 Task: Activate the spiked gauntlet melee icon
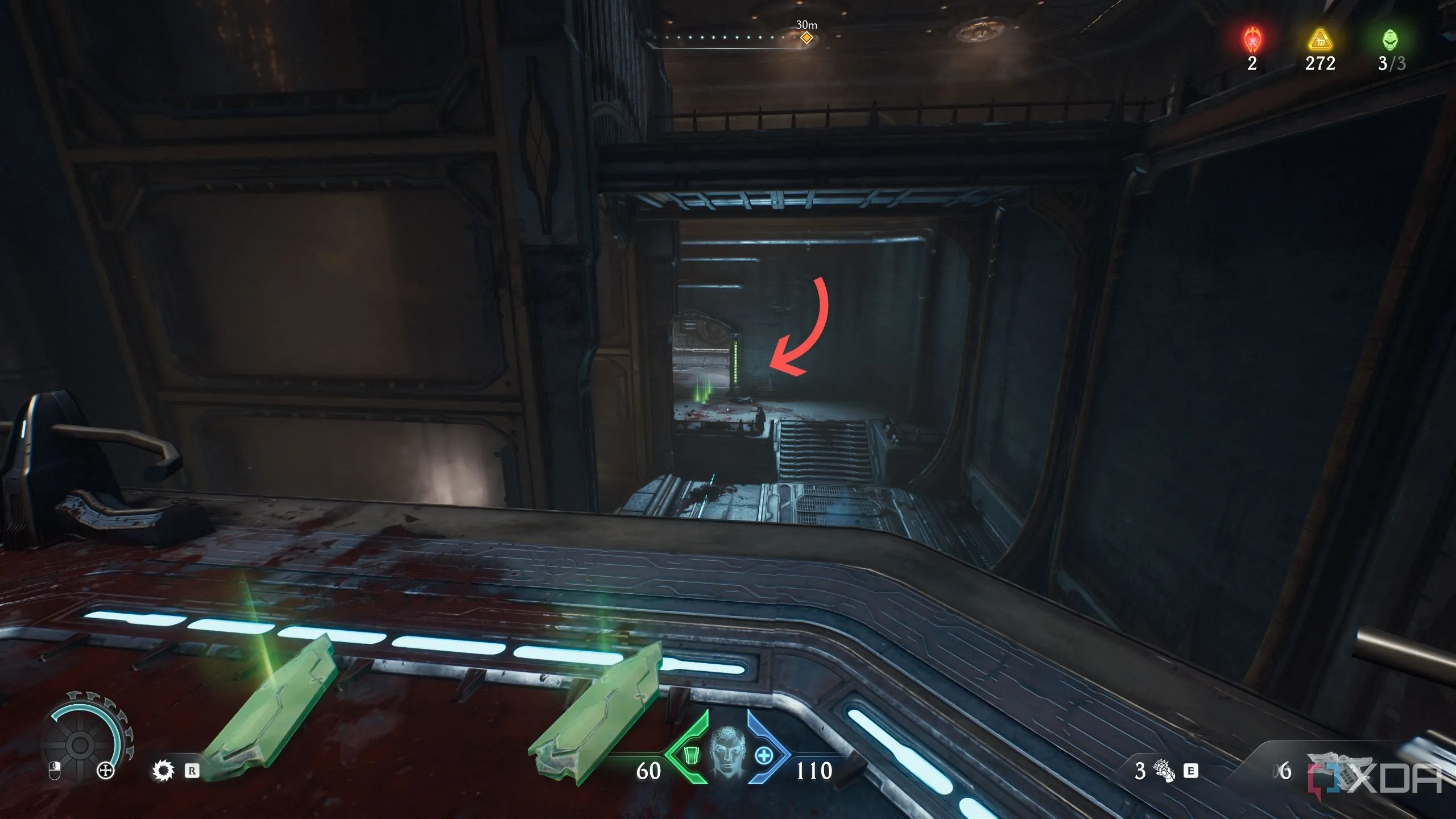point(1163,771)
